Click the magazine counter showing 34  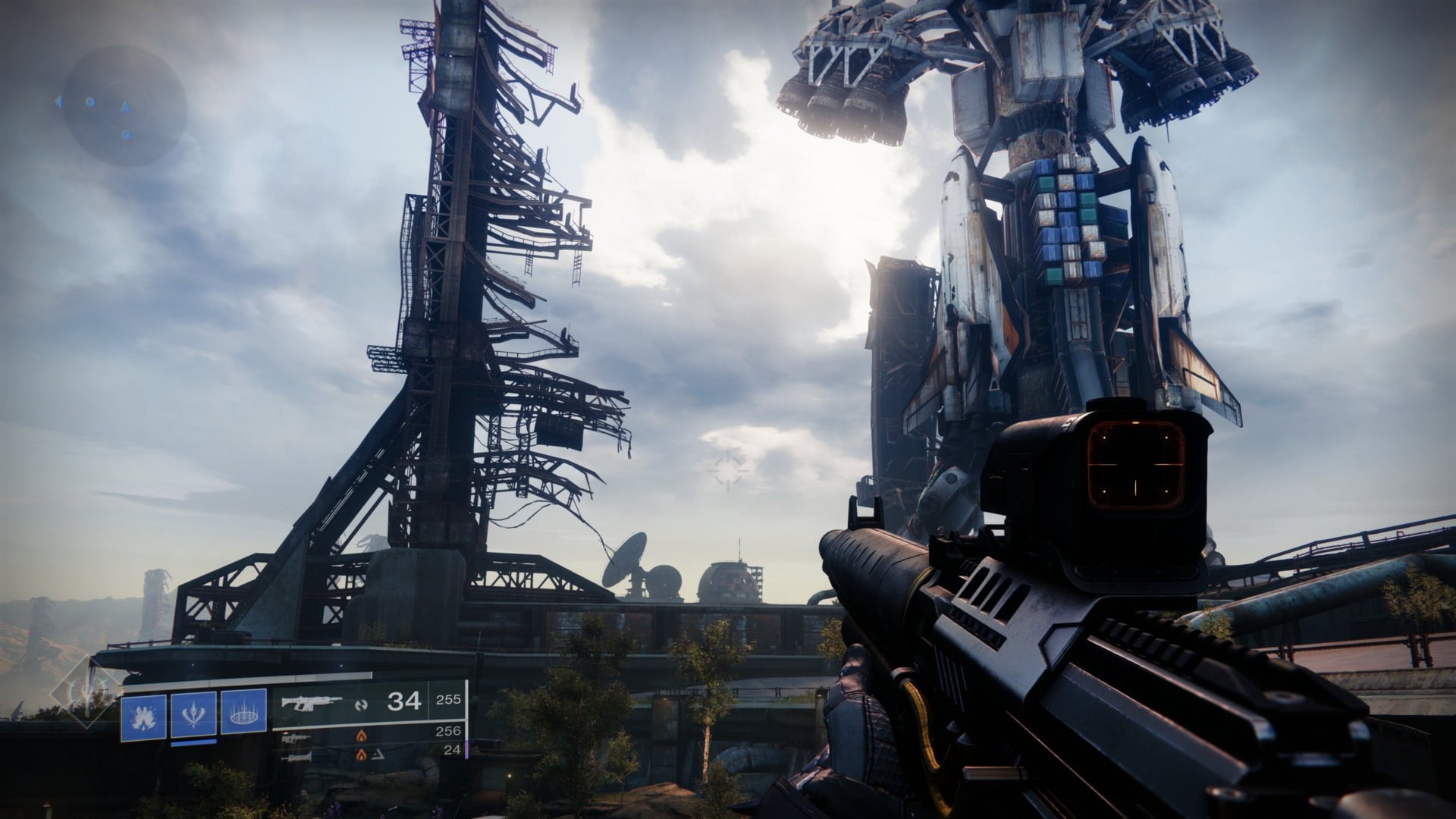coord(403,701)
